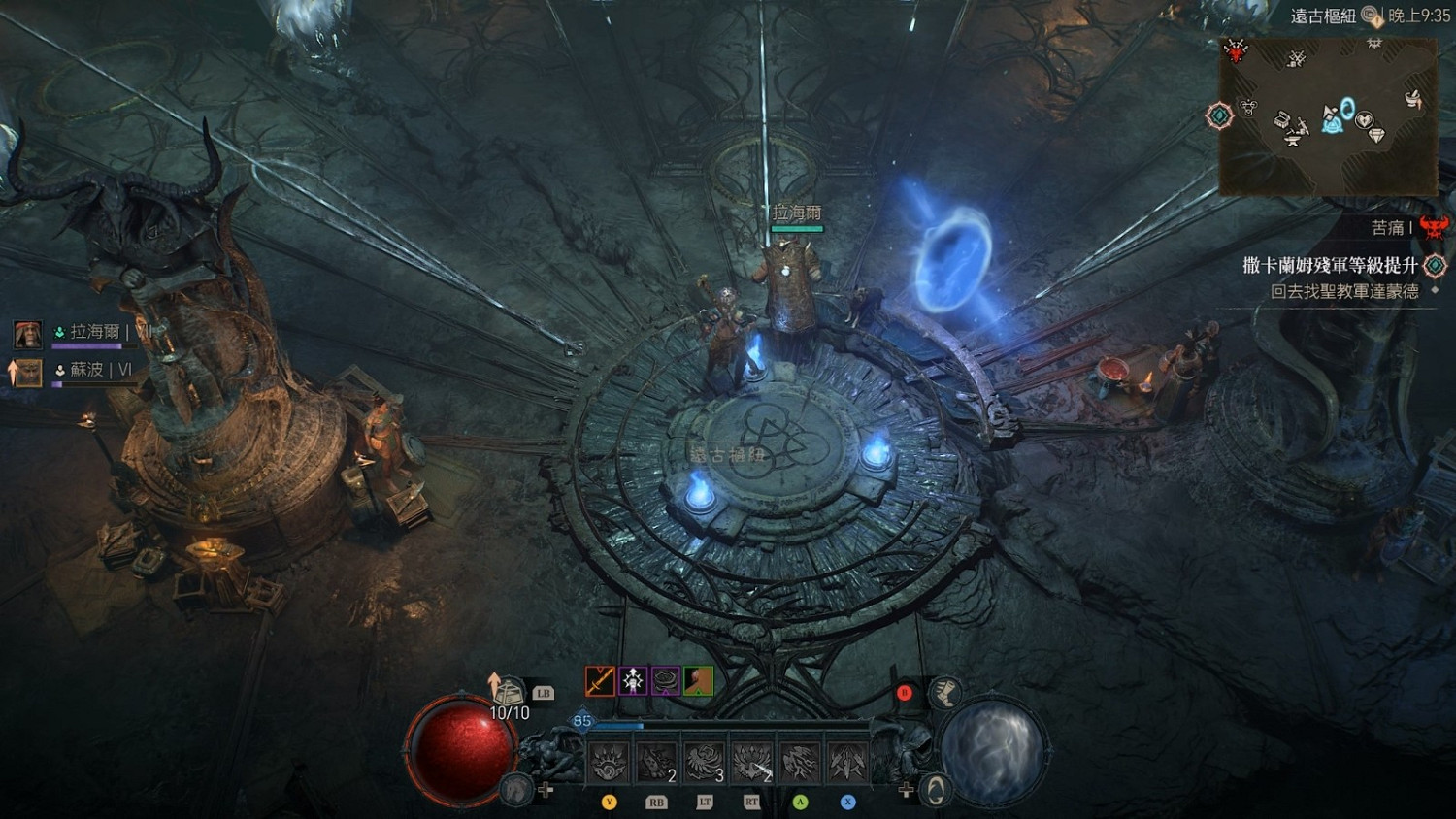Select mercenary 拉海爾 portrait in party list
The width and height of the screenshot is (1456, 819).
[x=27, y=334]
